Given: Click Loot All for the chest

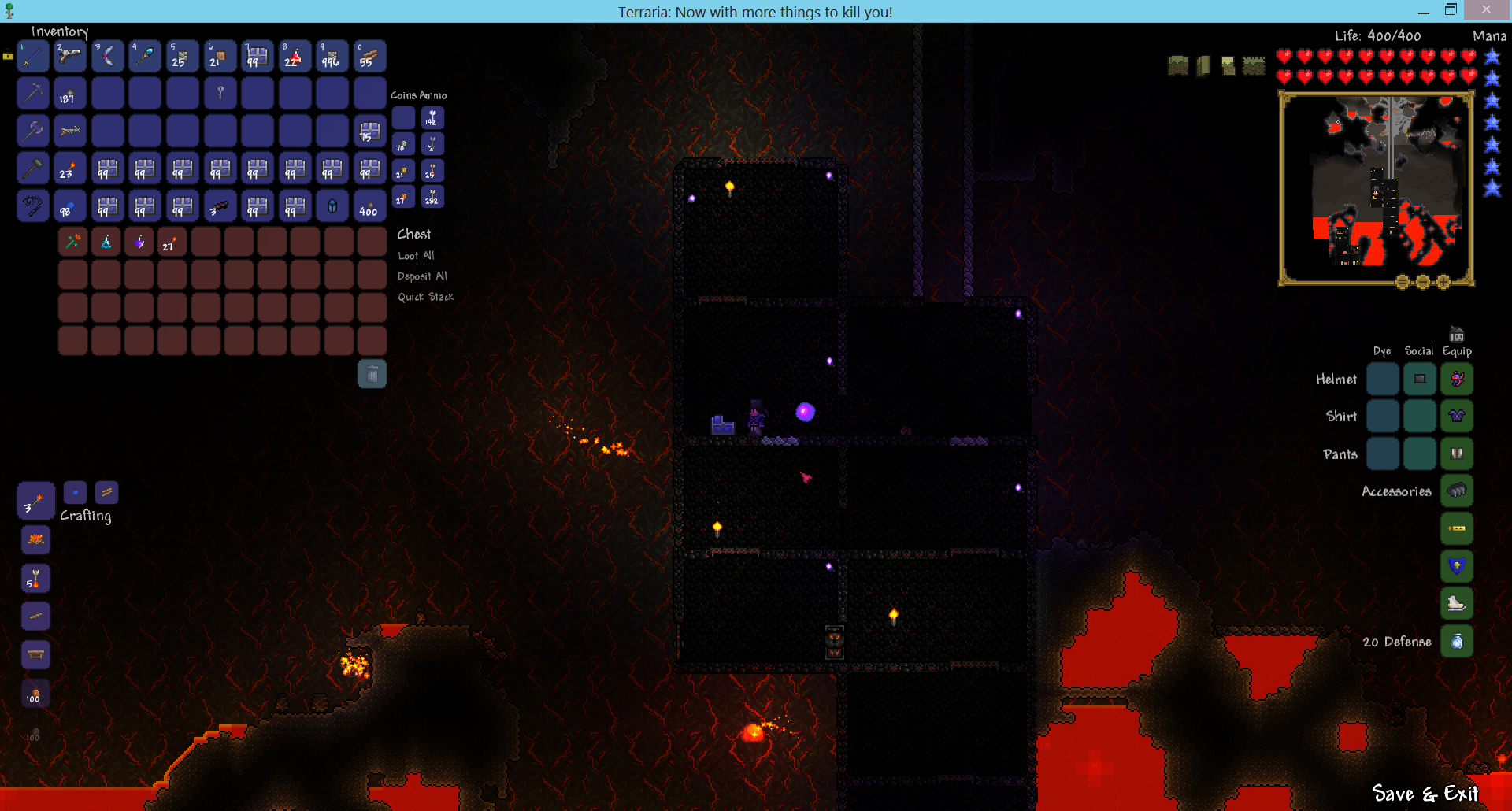Looking at the screenshot, I should (416, 256).
